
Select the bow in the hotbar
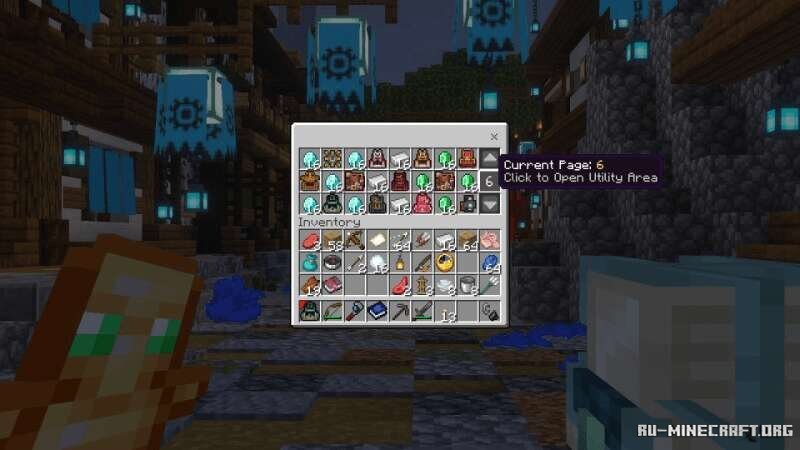click(331, 312)
